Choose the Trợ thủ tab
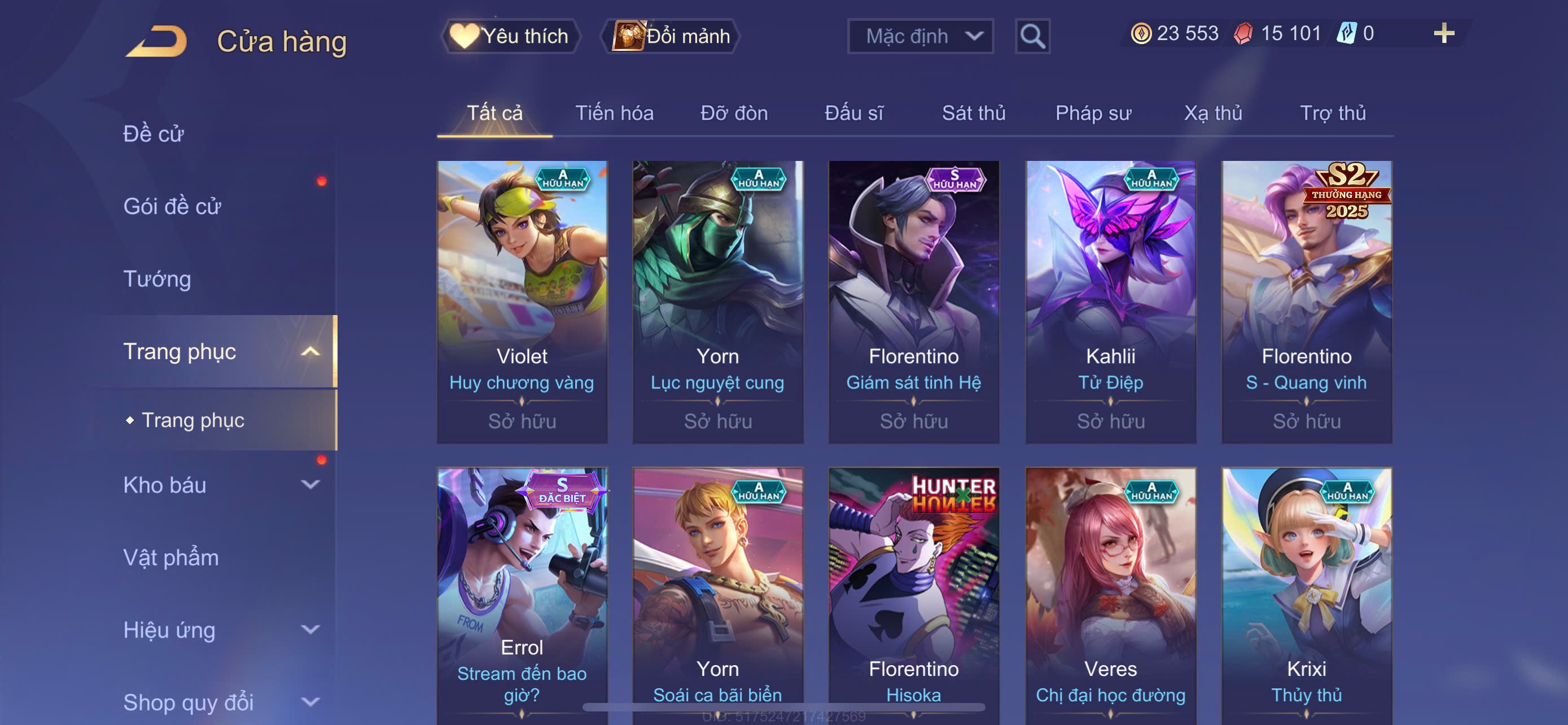Viewport: 1568px width, 725px height. [x=1333, y=113]
